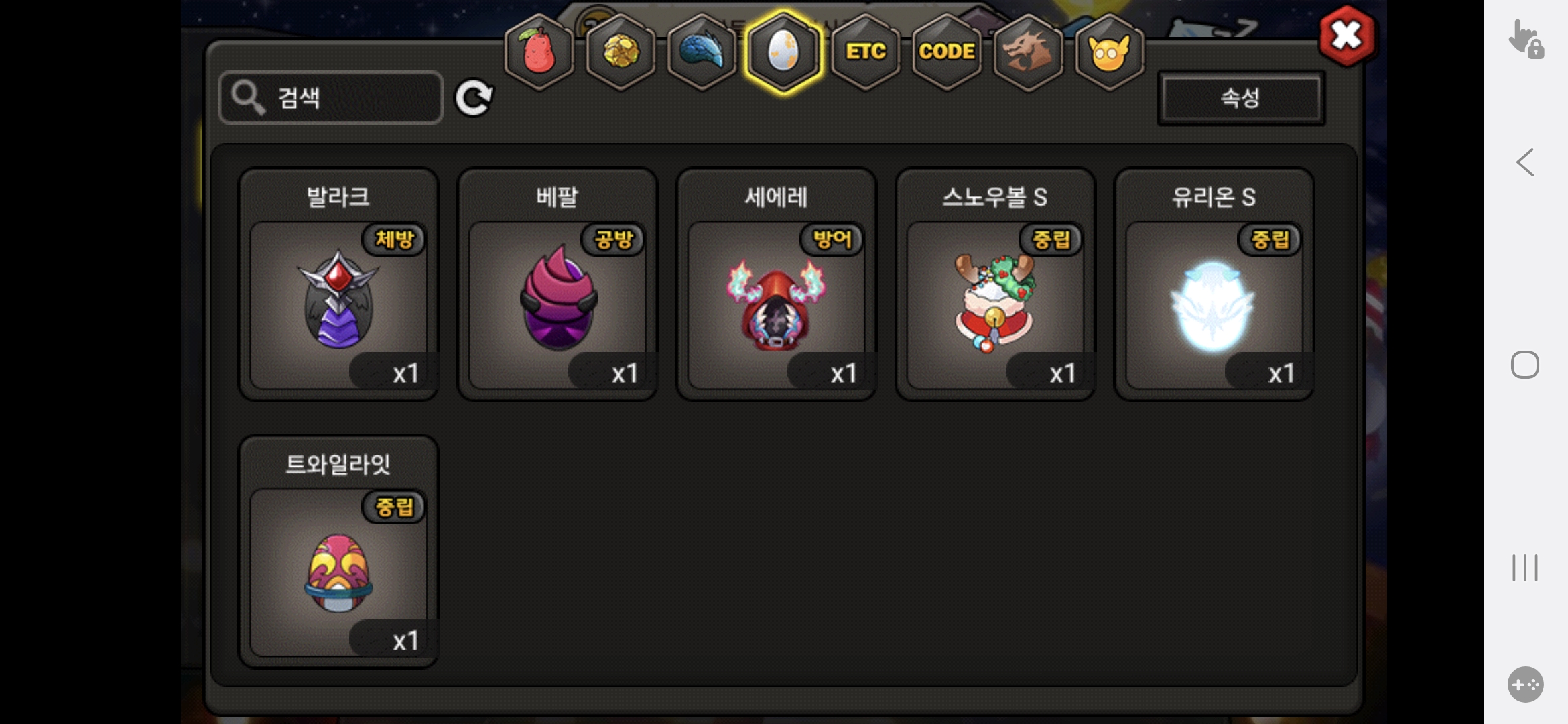Switch to the red fruit food tab
This screenshot has height=724, width=1568.
(539, 52)
